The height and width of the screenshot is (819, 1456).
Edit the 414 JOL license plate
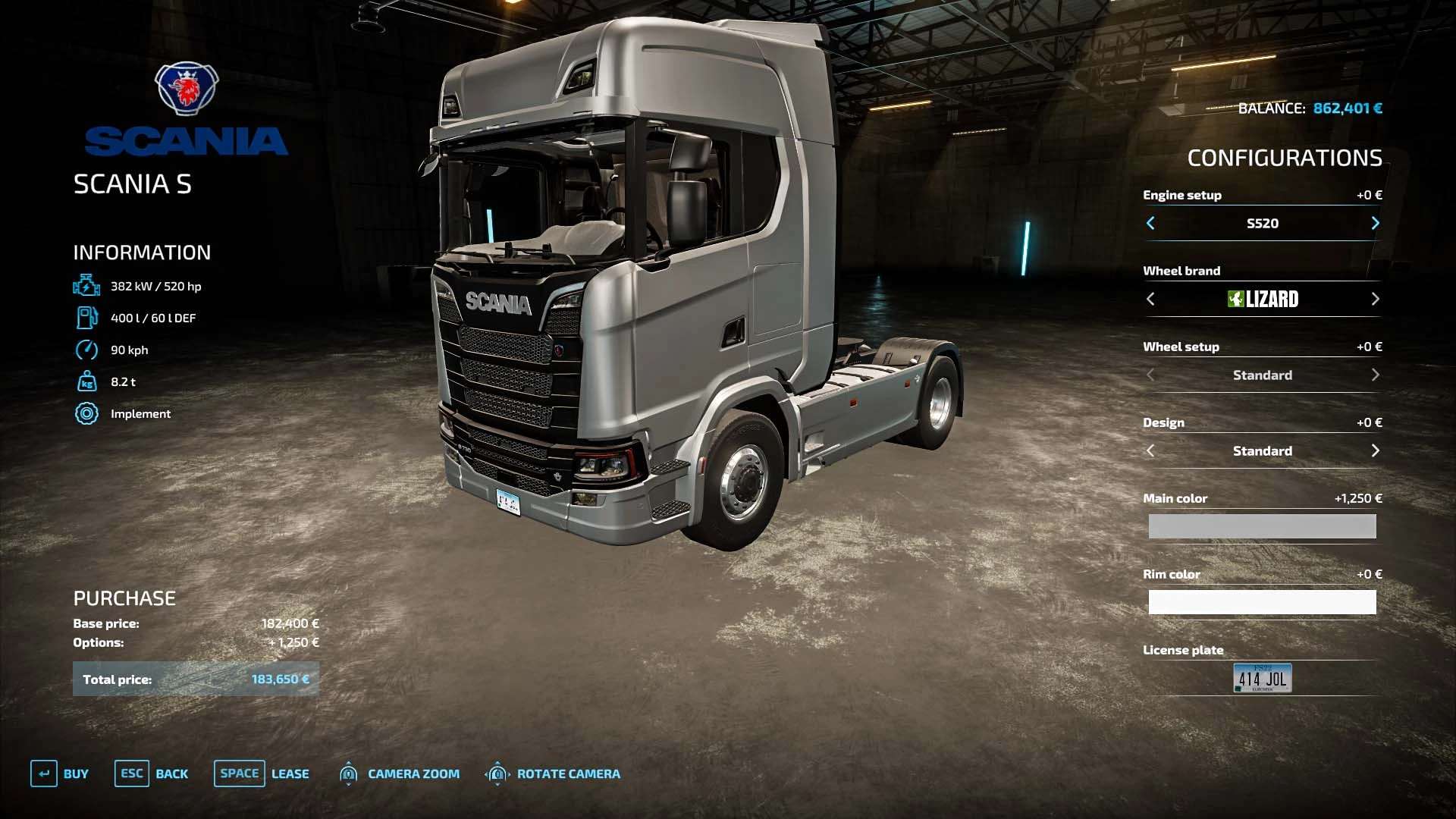point(1262,678)
